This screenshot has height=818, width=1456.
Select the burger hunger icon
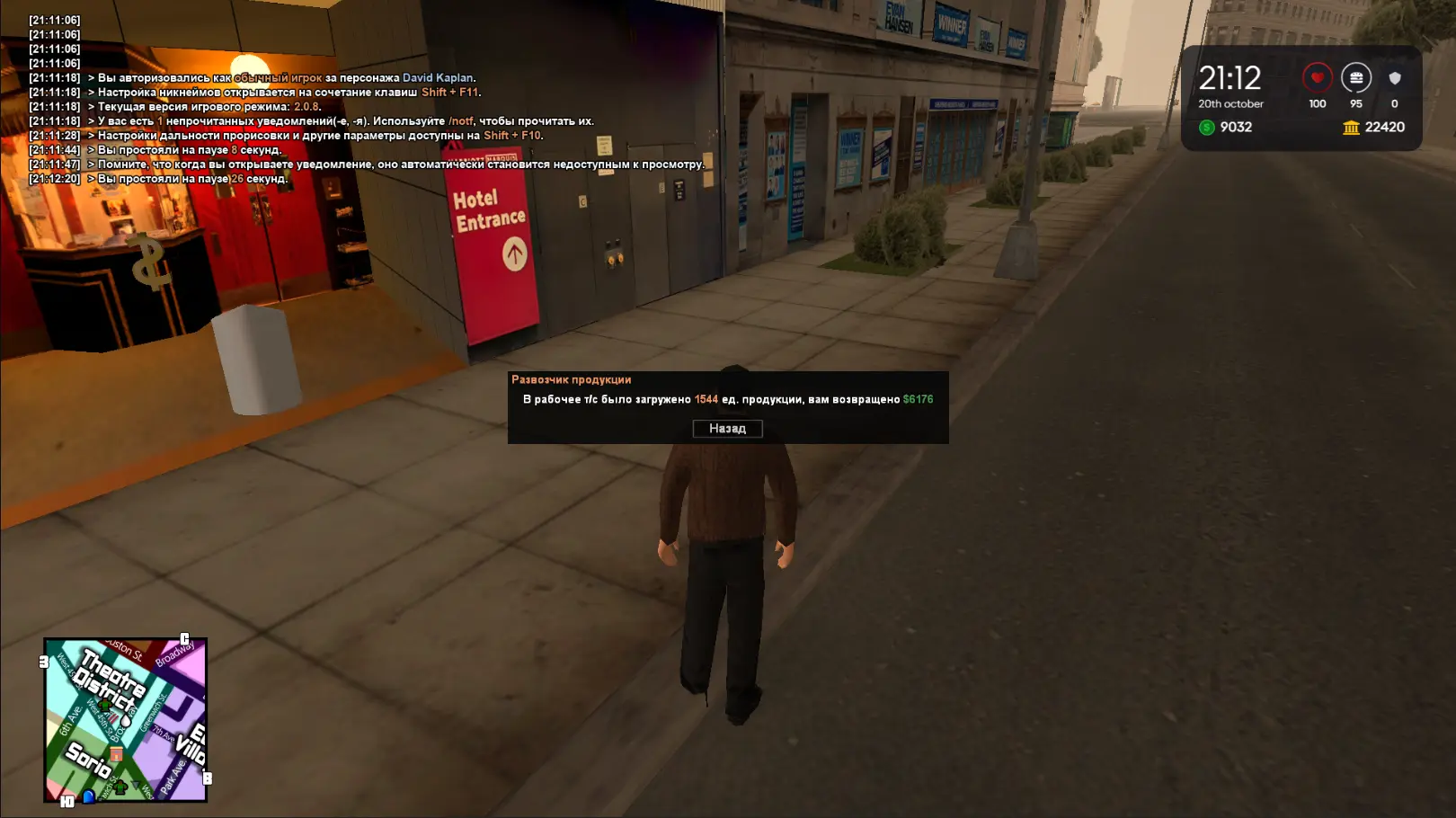click(1355, 78)
